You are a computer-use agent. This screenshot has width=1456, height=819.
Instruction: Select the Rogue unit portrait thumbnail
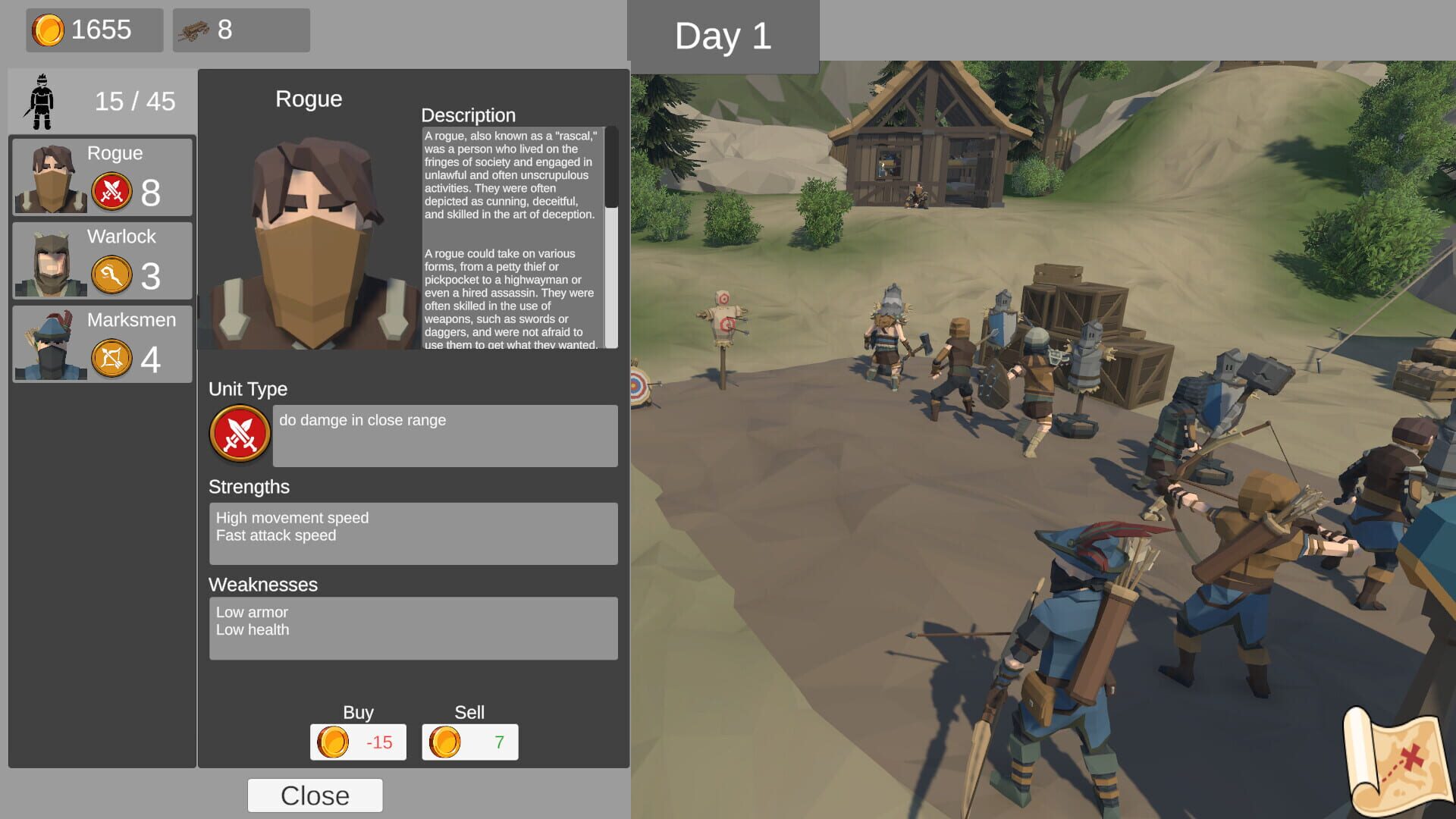tap(50, 177)
